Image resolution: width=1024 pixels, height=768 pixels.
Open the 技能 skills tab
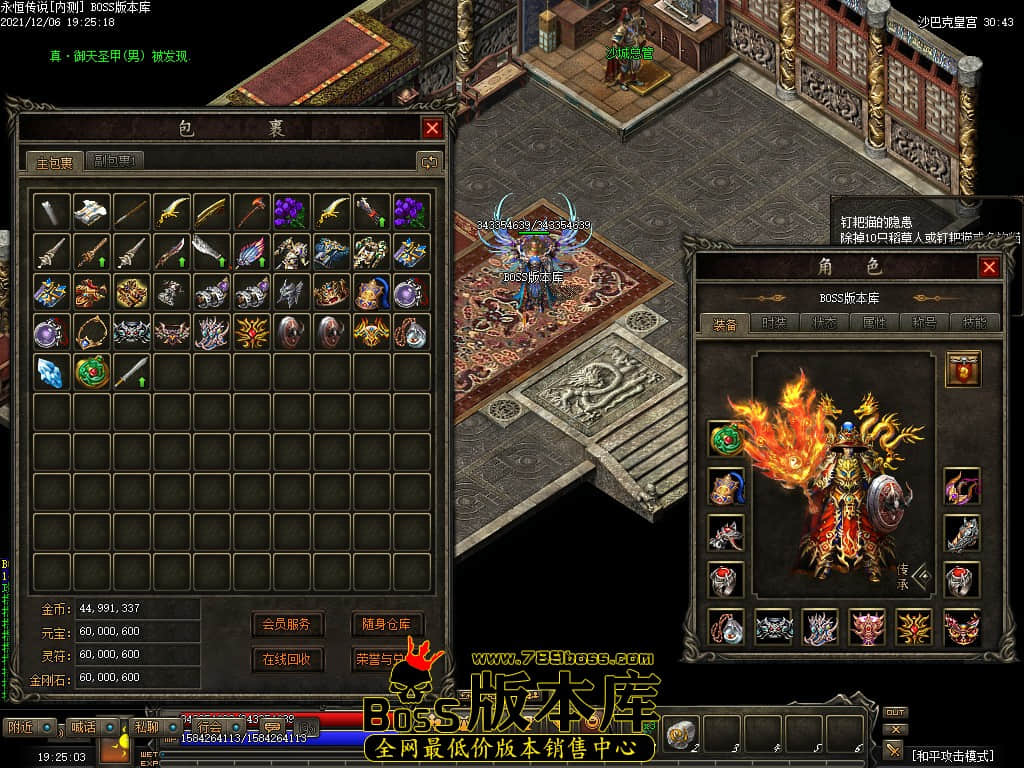click(x=973, y=323)
